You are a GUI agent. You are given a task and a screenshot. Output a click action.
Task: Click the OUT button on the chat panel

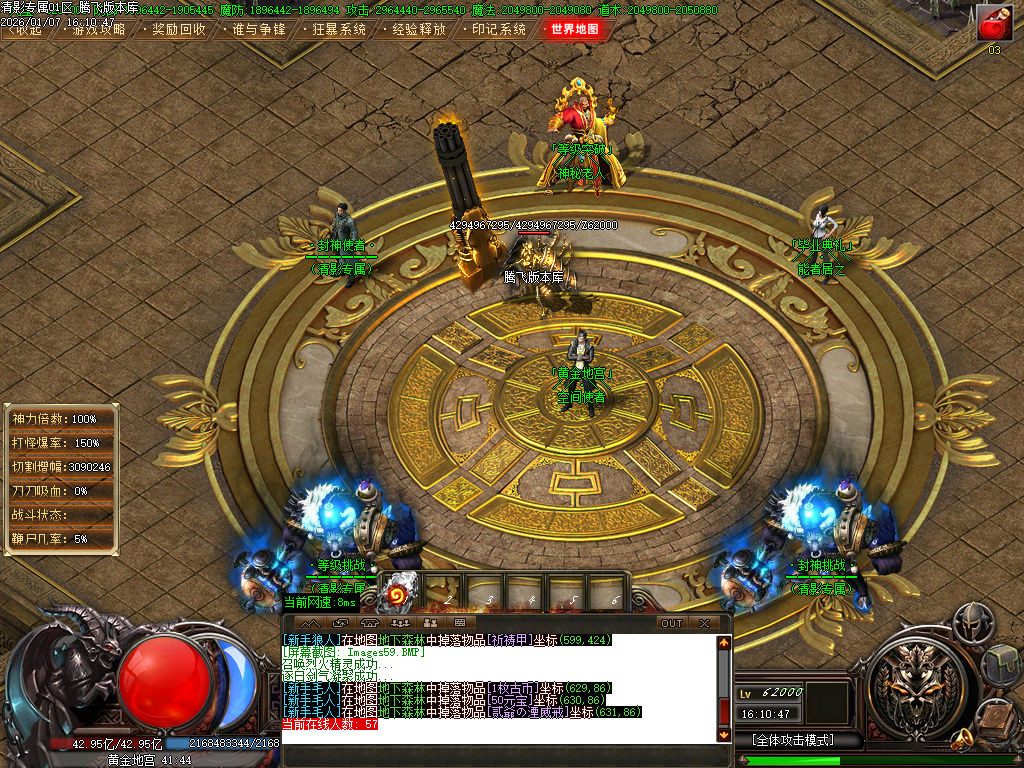pyautogui.click(x=672, y=623)
